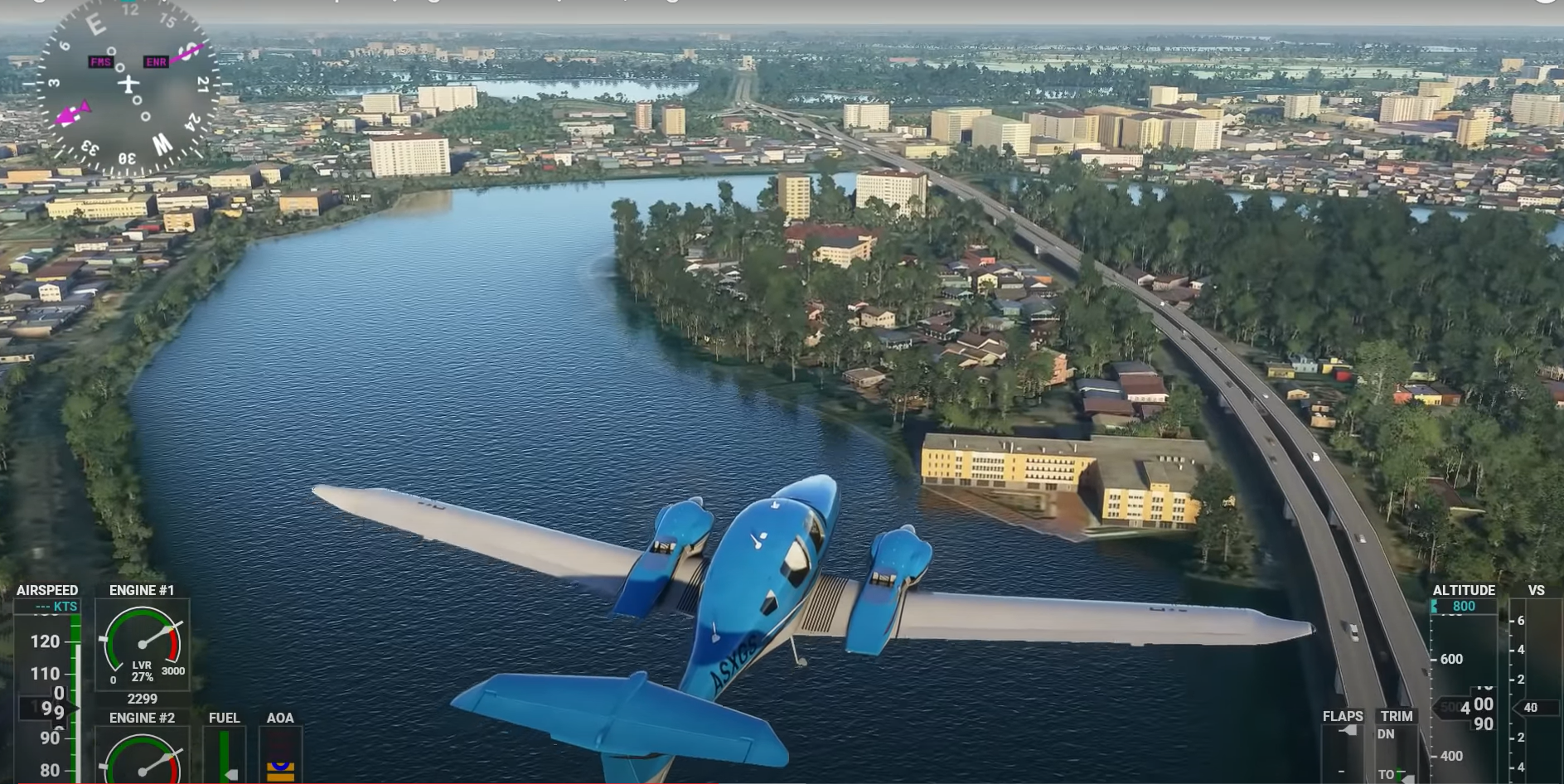Image resolution: width=1564 pixels, height=784 pixels.
Task: Click the FUEL quantity bar icon
Action: [224, 754]
